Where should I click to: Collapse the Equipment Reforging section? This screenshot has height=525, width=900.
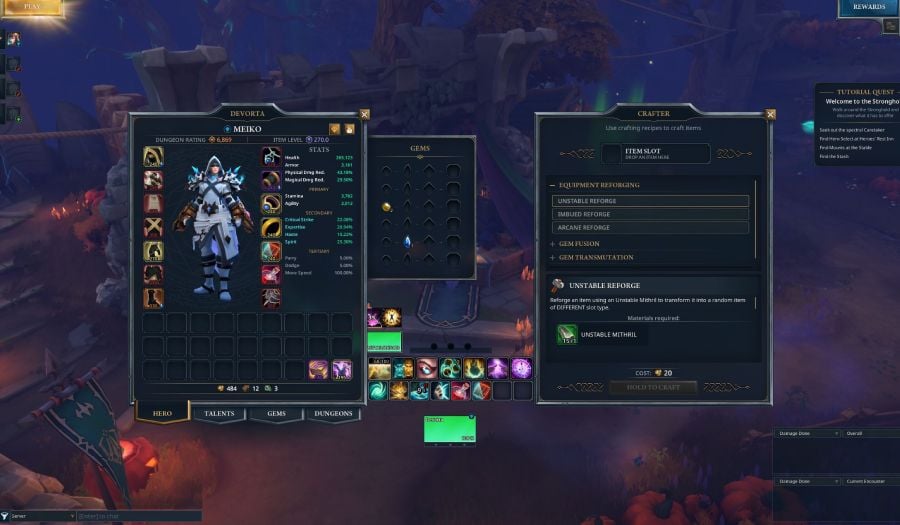tap(599, 185)
